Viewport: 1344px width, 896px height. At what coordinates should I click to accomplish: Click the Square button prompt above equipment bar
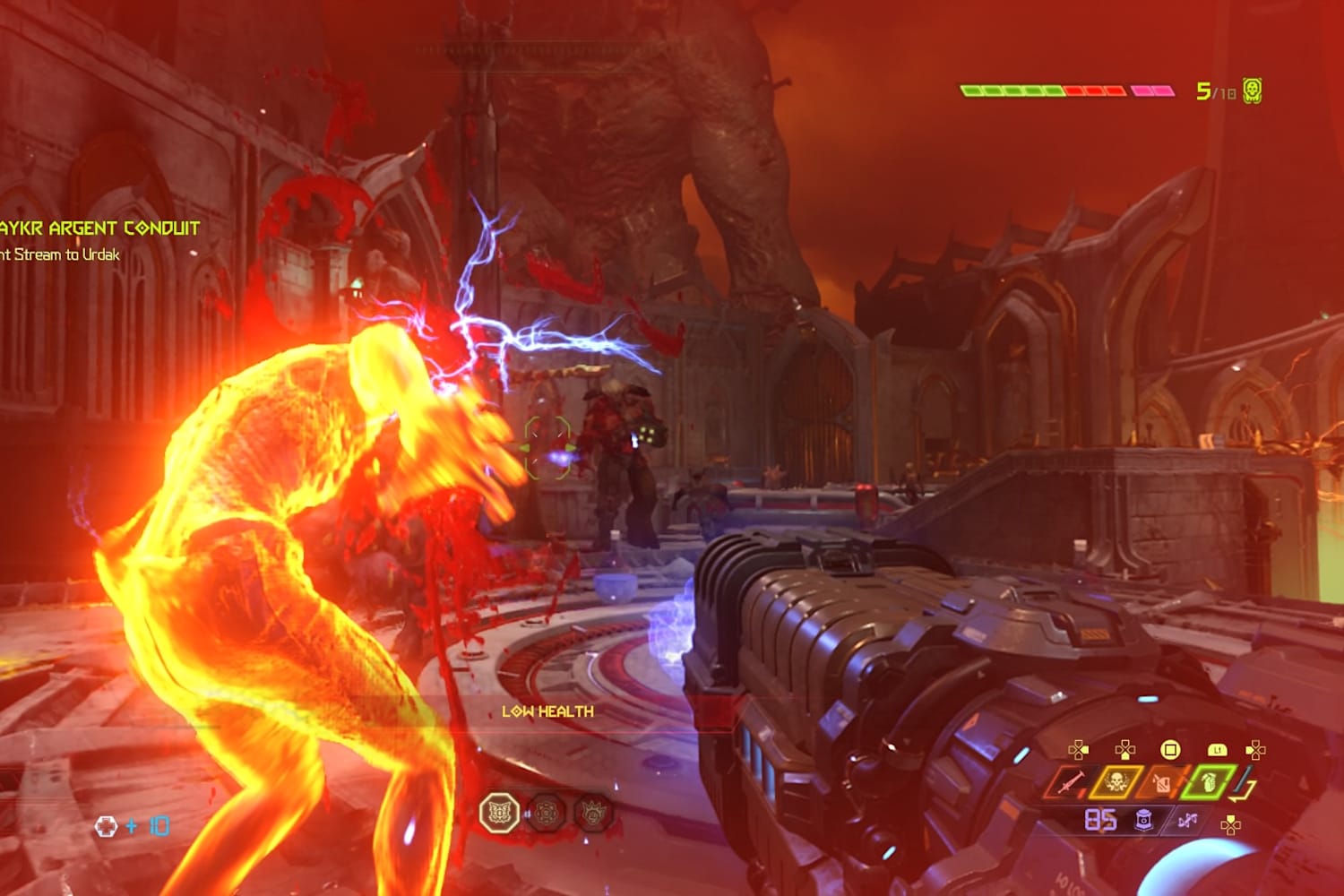(x=1170, y=748)
